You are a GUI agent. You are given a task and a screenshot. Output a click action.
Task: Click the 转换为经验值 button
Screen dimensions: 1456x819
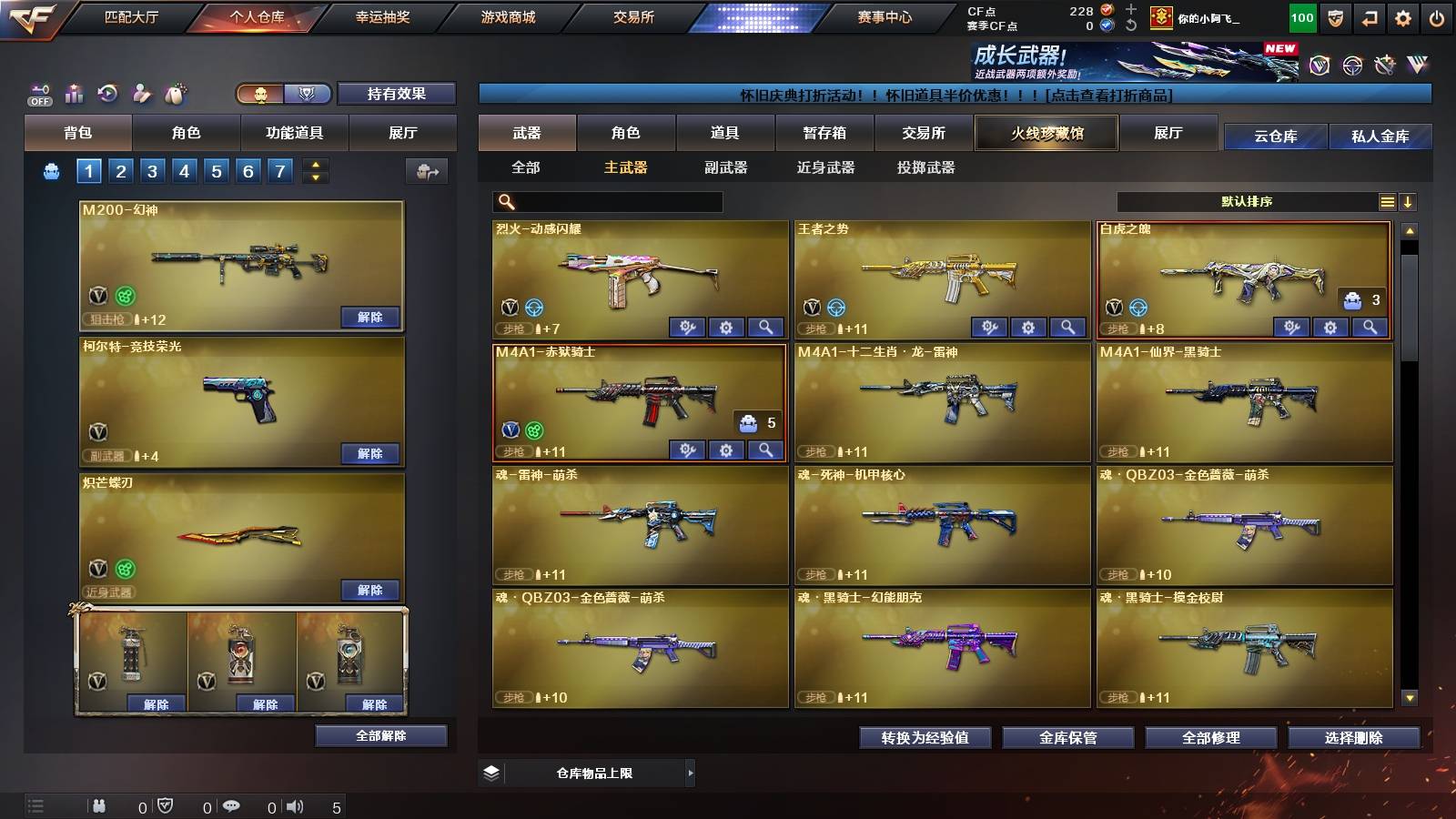[x=925, y=738]
